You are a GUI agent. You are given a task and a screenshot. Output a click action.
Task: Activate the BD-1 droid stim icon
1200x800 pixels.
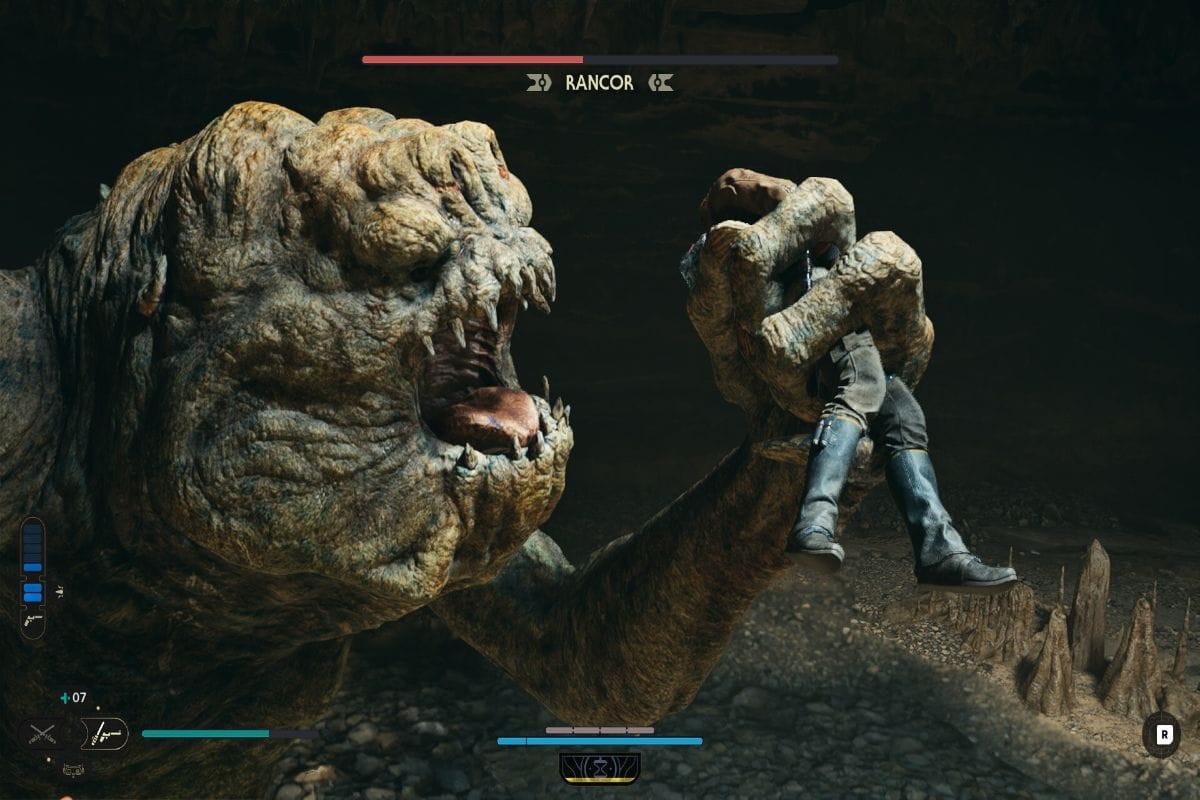[72, 769]
